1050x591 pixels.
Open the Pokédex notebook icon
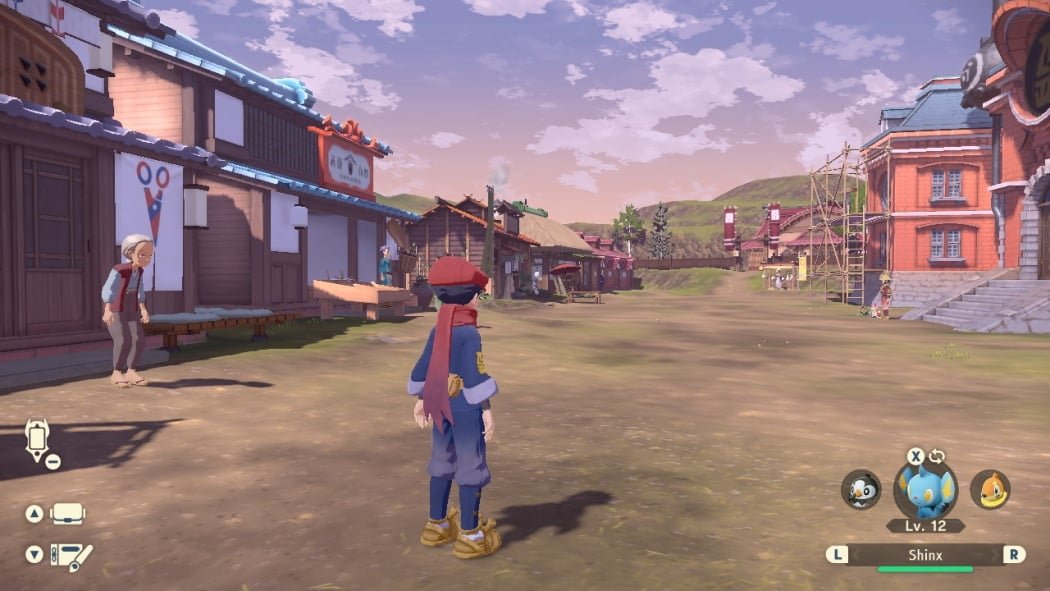(x=70, y=556)
